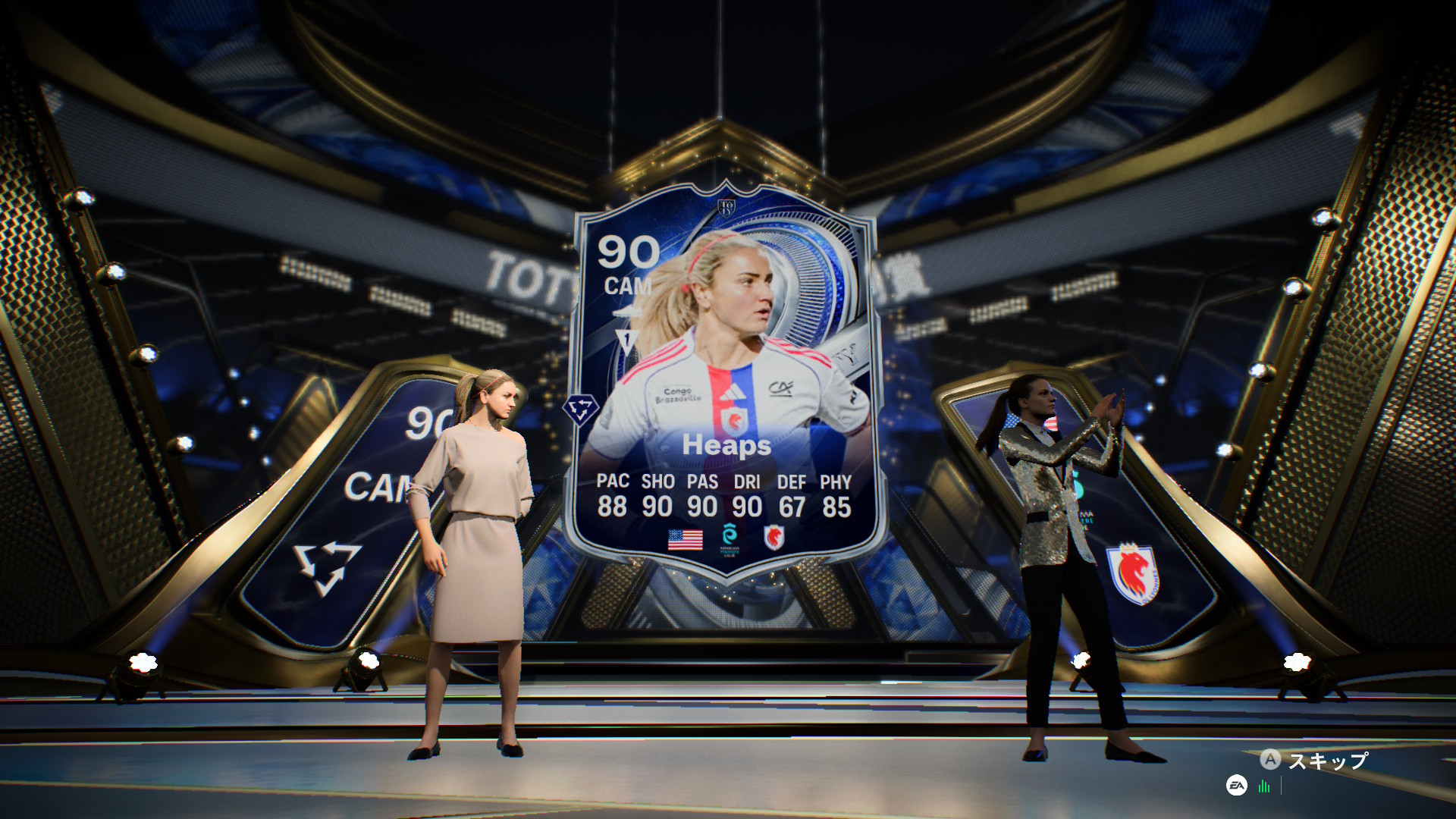Skip the pack reveal animation
The width and height of the screenshot is (1456, 819).
point(1314,760)
